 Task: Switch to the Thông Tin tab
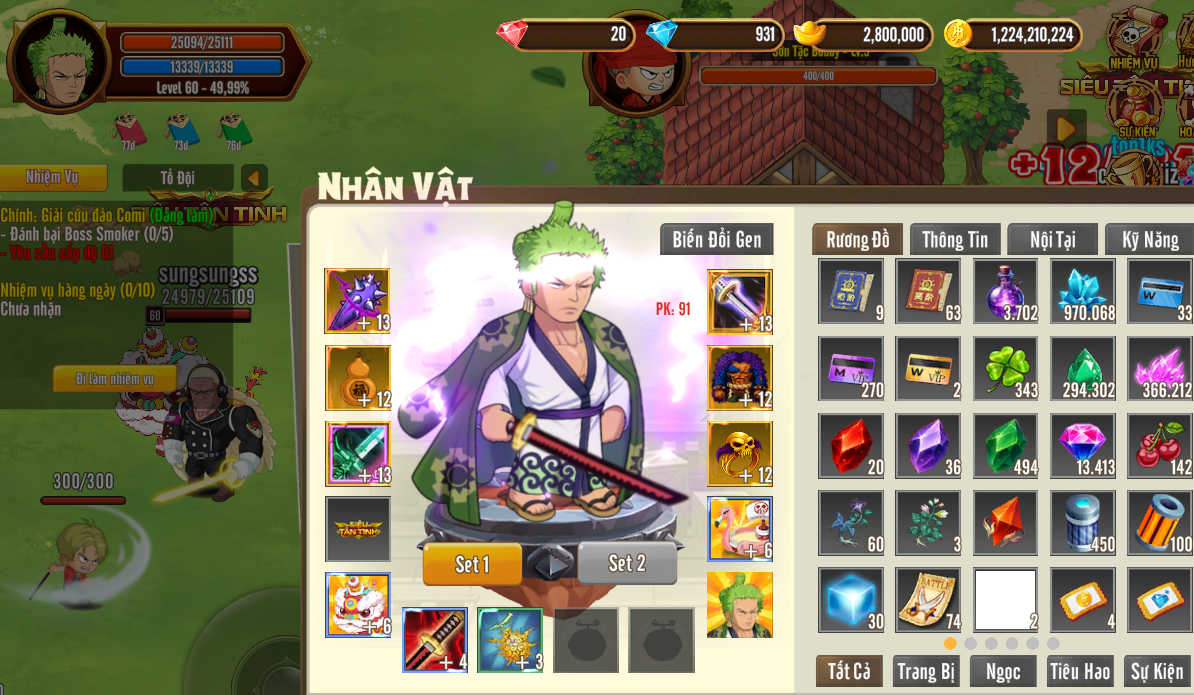tap(954, 240)
